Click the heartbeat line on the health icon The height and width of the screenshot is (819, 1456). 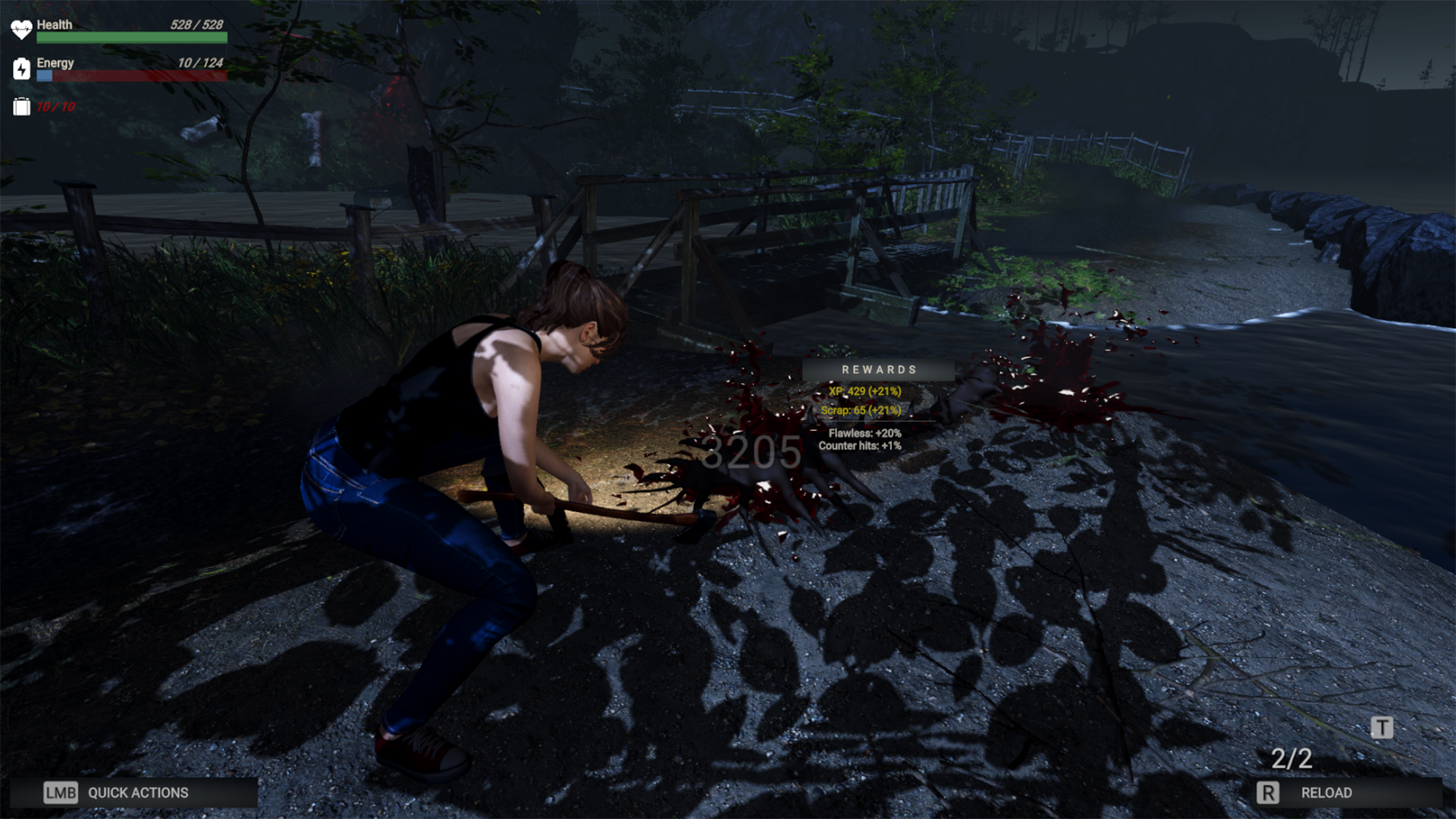tap(22, 28)
